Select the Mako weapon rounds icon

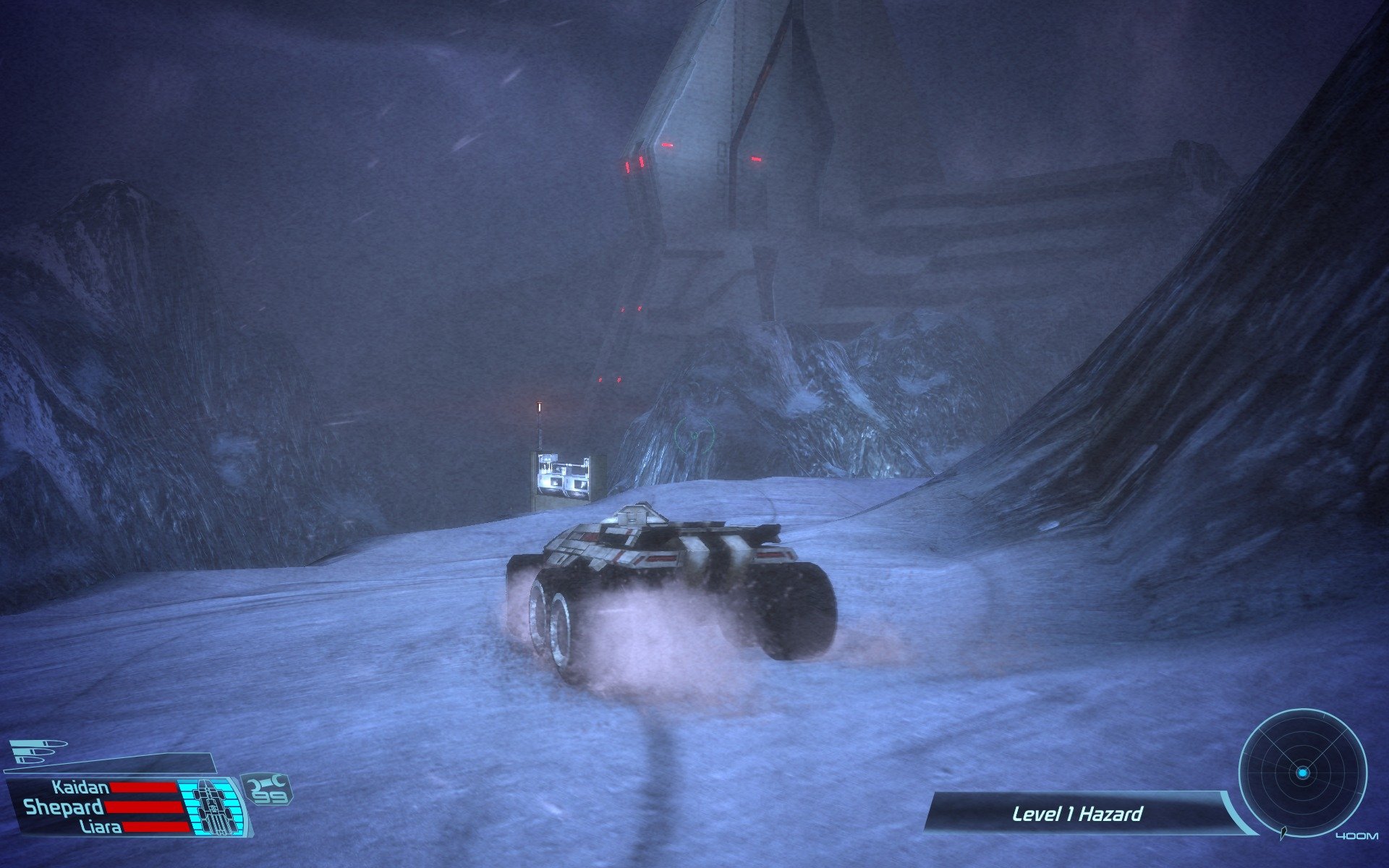point(38,752)
